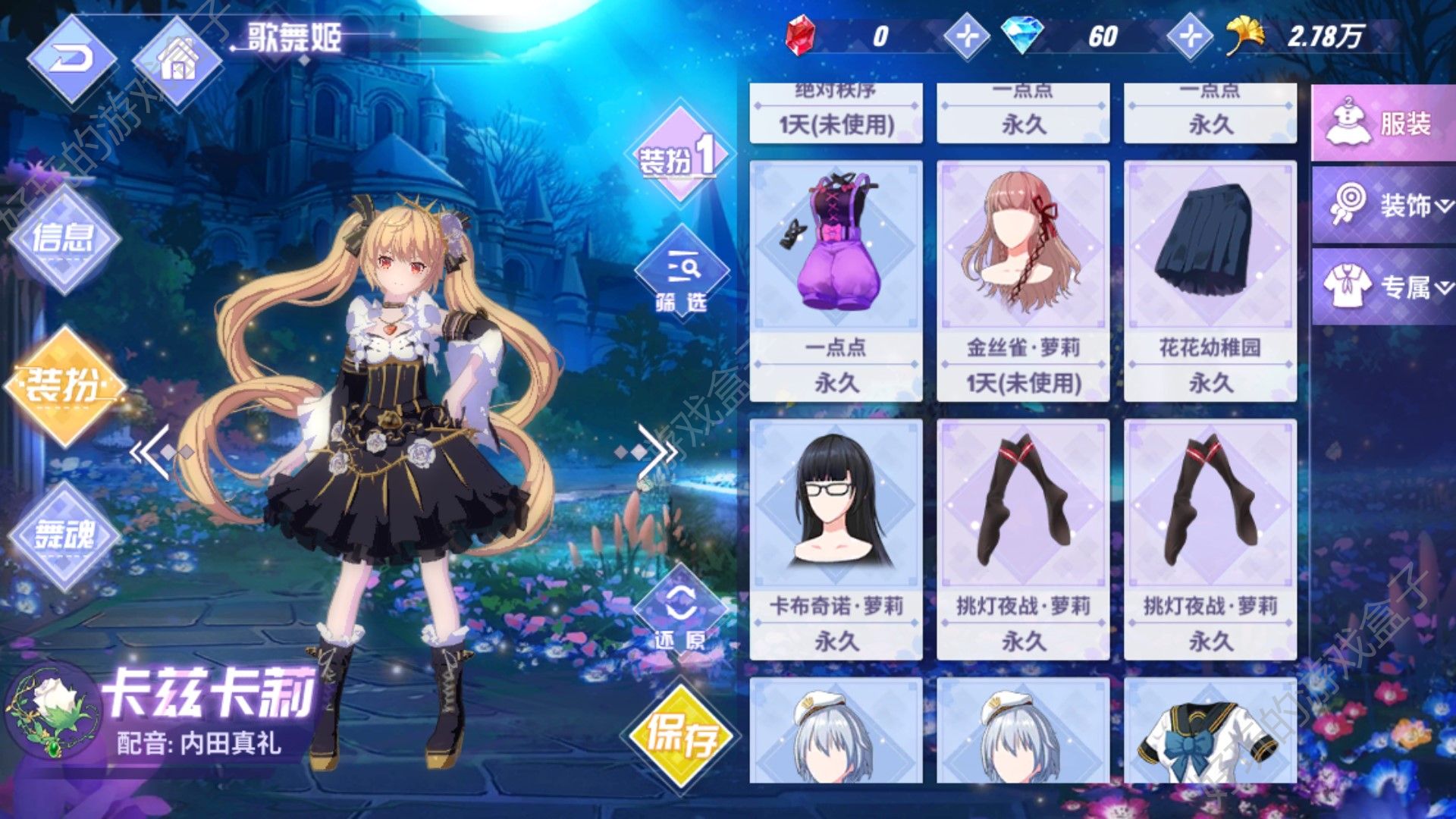Go back with the return arrow button
1456x819 pixels.
(x=72, y=58)
